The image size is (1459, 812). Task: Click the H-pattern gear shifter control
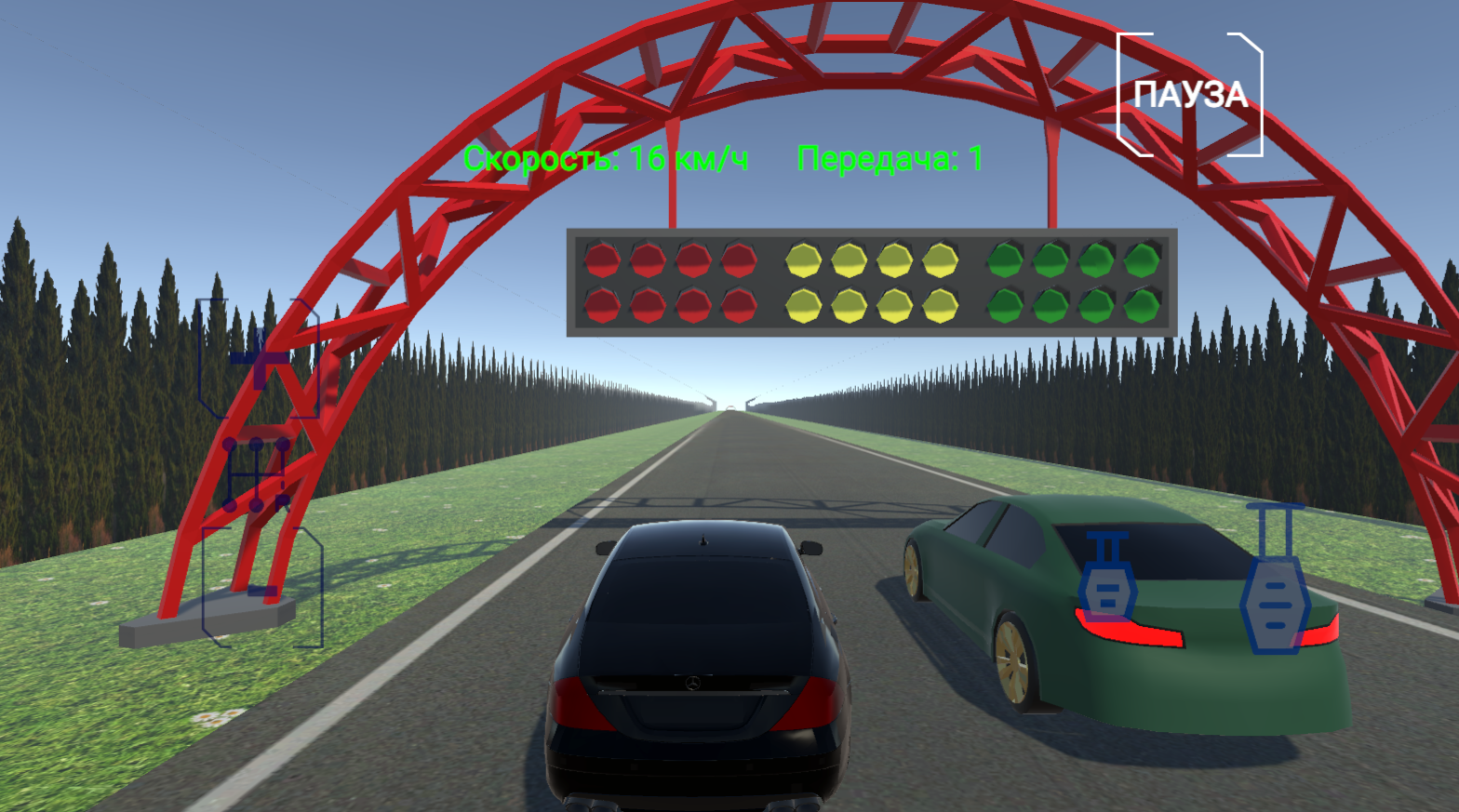255,474
